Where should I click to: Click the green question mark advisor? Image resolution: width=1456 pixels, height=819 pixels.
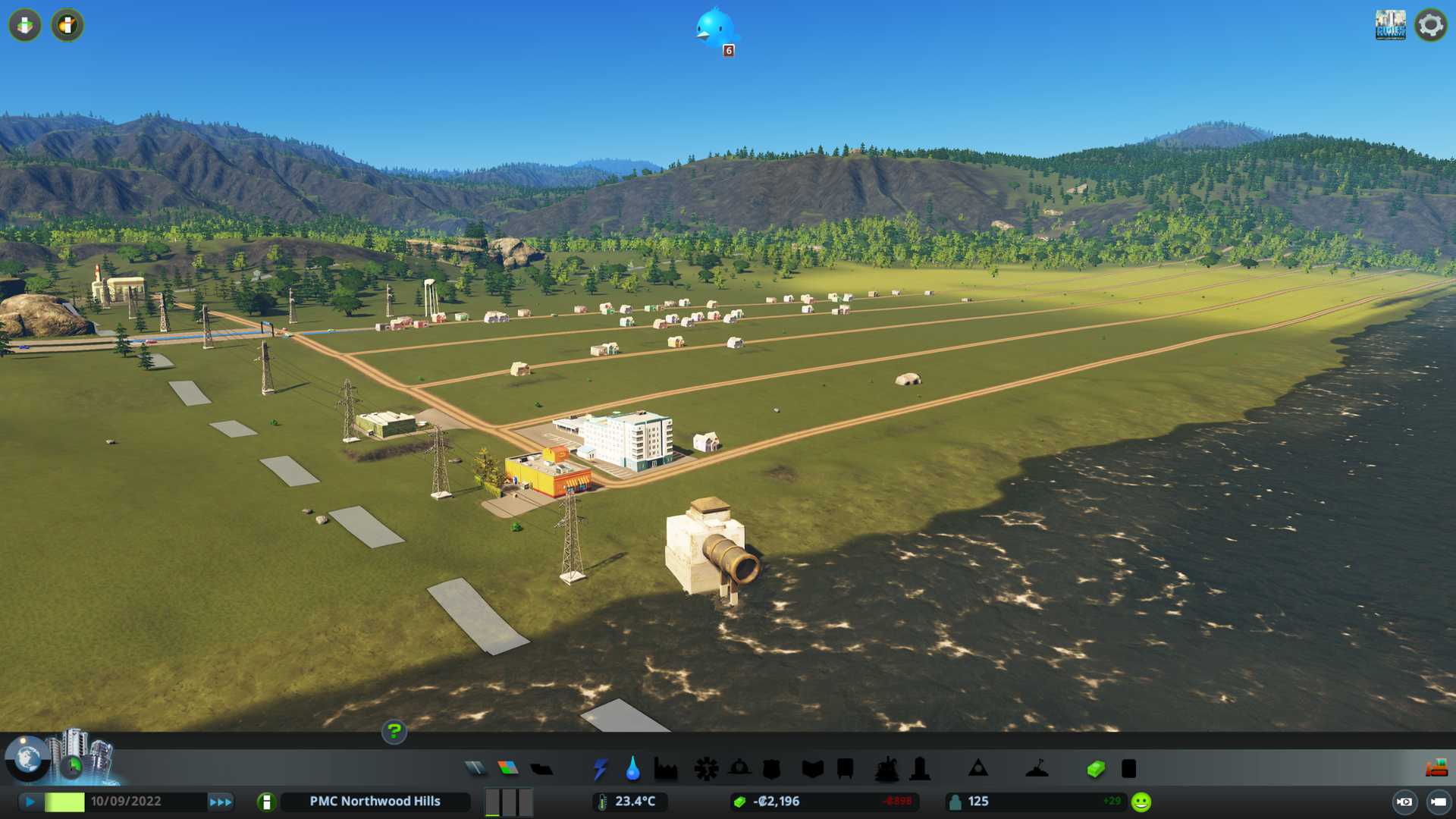pyautogui.click(x=394, y=732)
